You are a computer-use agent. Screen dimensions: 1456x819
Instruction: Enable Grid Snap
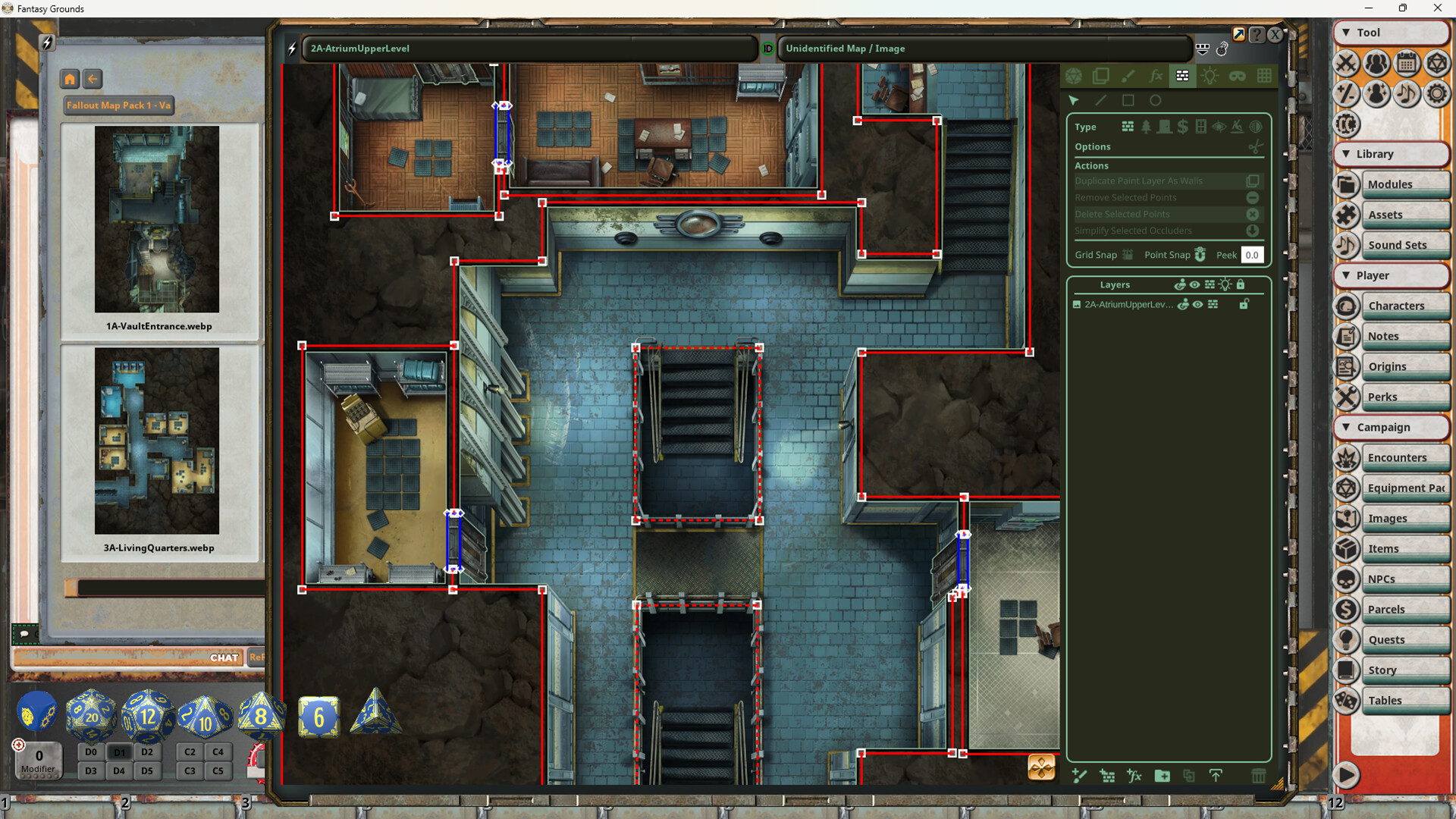coord(1127,255)
